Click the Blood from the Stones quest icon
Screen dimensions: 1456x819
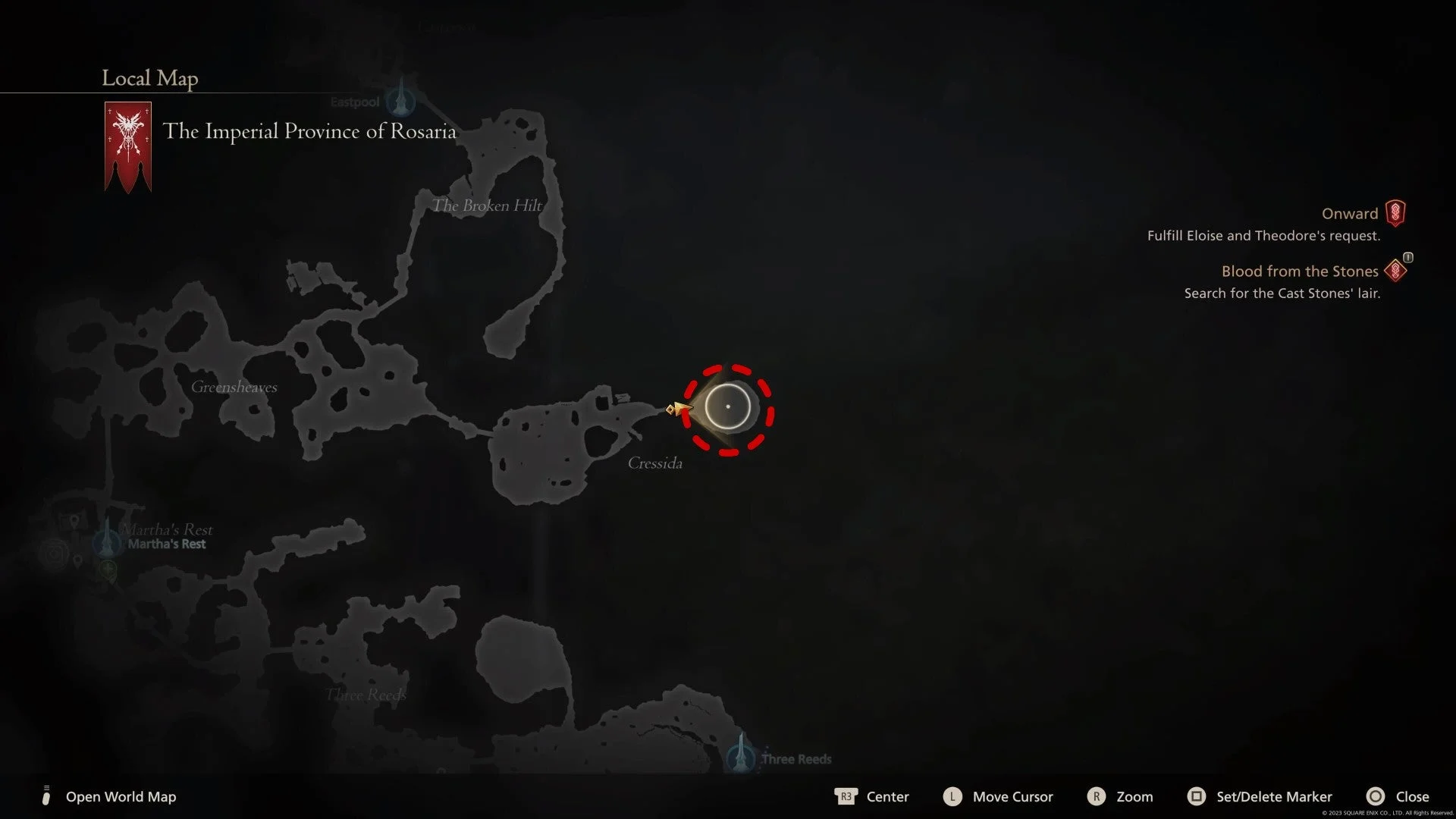click(x=1397, y=270)
